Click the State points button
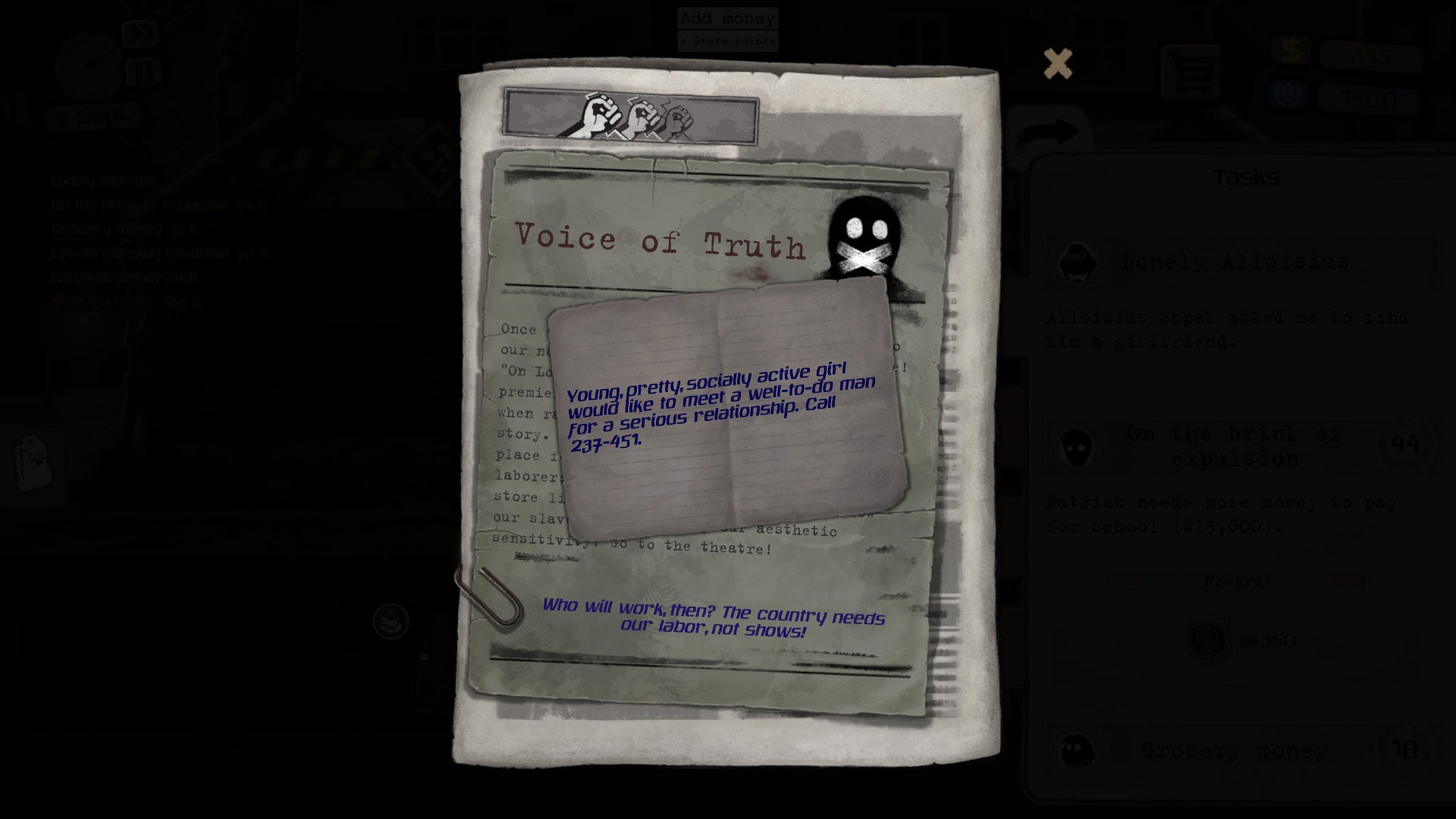The height and width of the screenshot is (819, 1456). (x=727, y=41)
